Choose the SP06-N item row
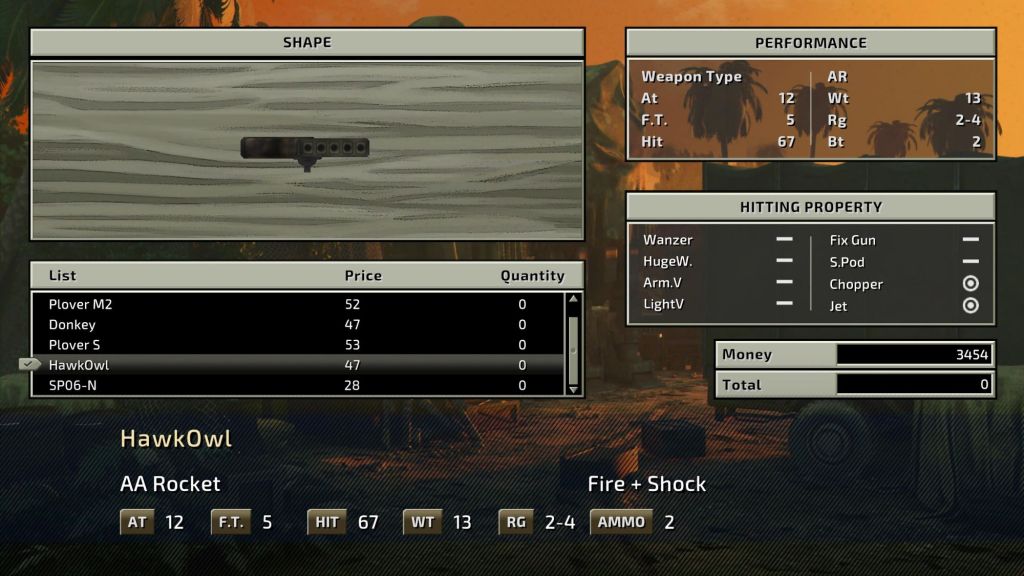The width and height of the screenshot is (1024, 576). 300,385
